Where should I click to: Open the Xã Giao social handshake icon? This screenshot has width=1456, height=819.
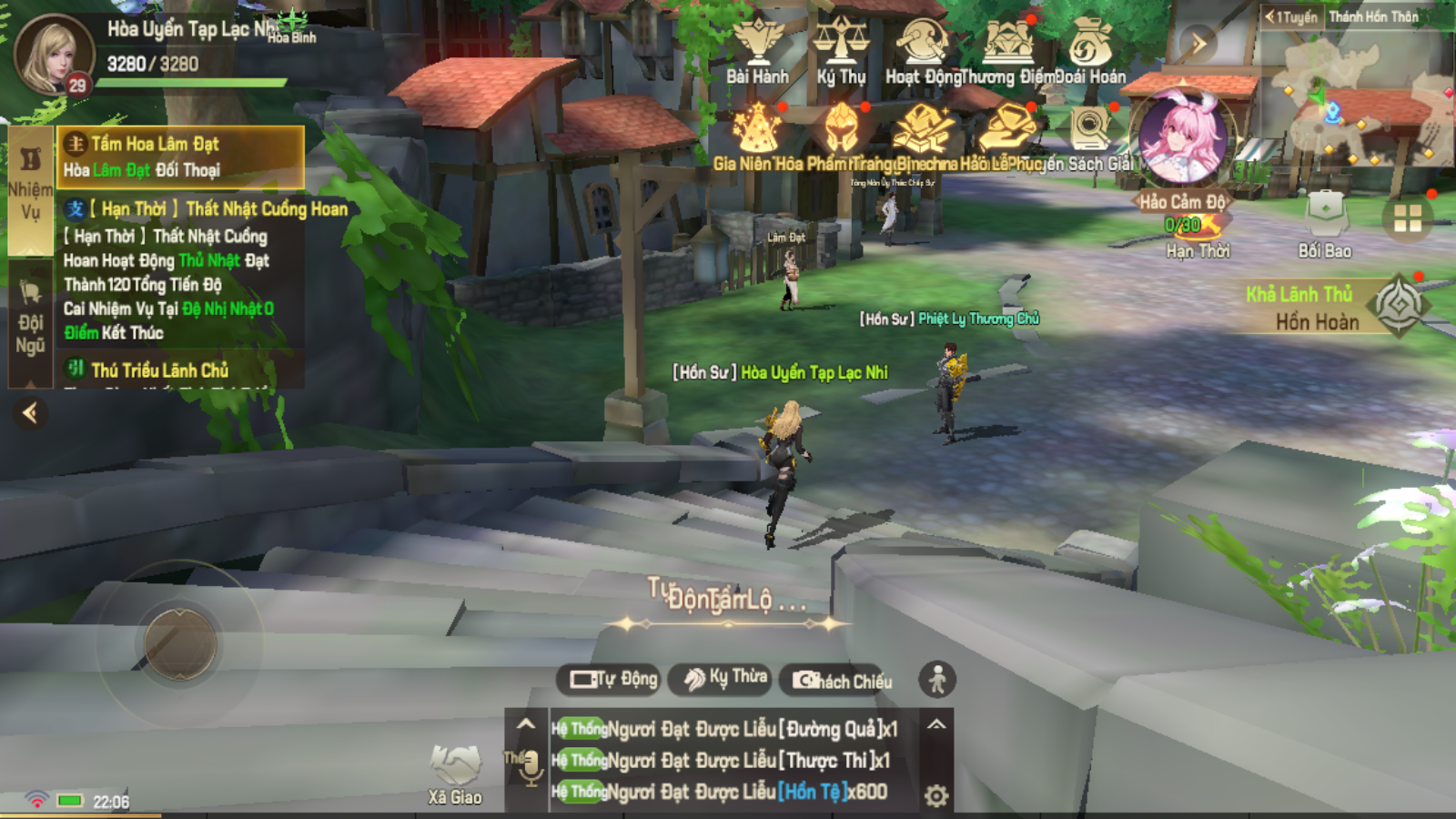click(x=455, y=773)
